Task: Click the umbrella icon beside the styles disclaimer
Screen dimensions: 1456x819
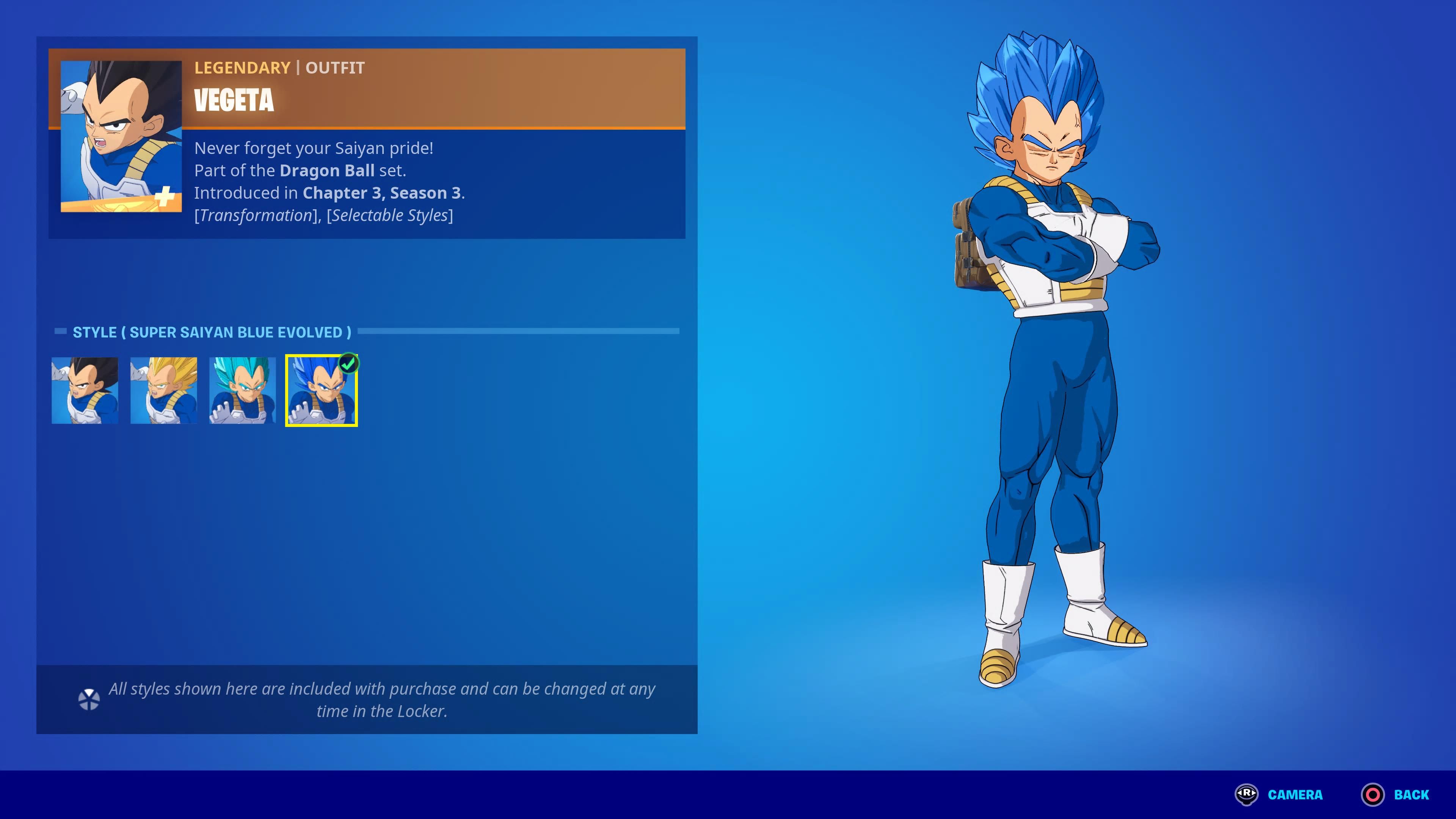Action: click(89, 699)
